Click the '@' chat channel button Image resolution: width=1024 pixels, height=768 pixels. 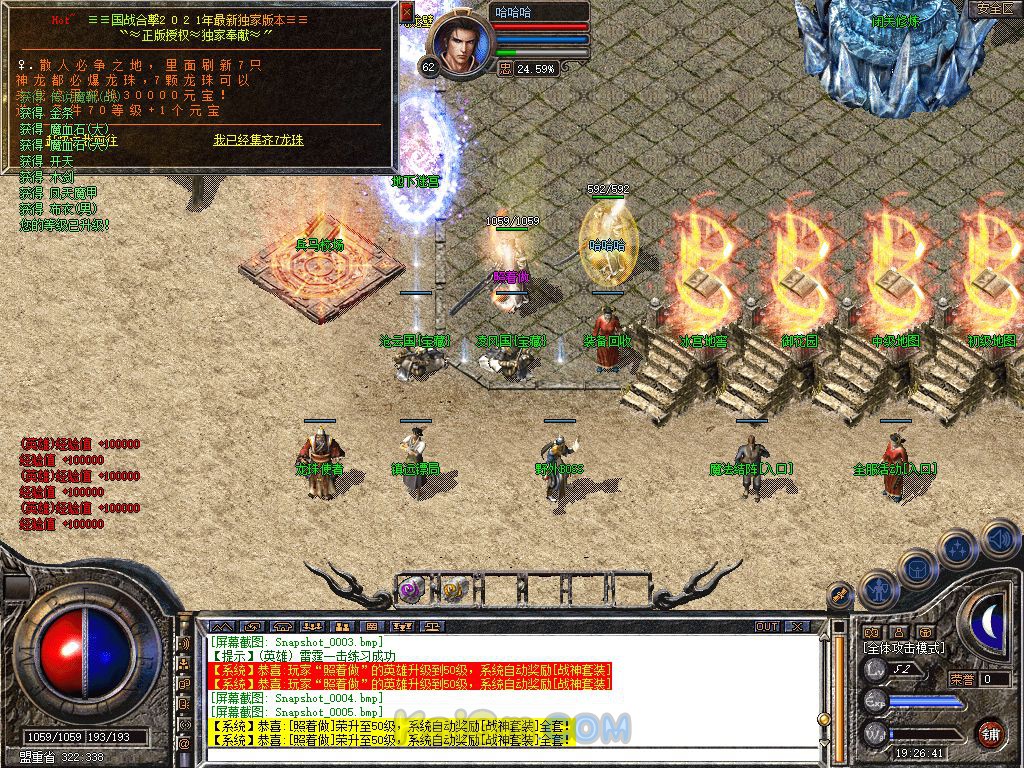click(184, 744)
